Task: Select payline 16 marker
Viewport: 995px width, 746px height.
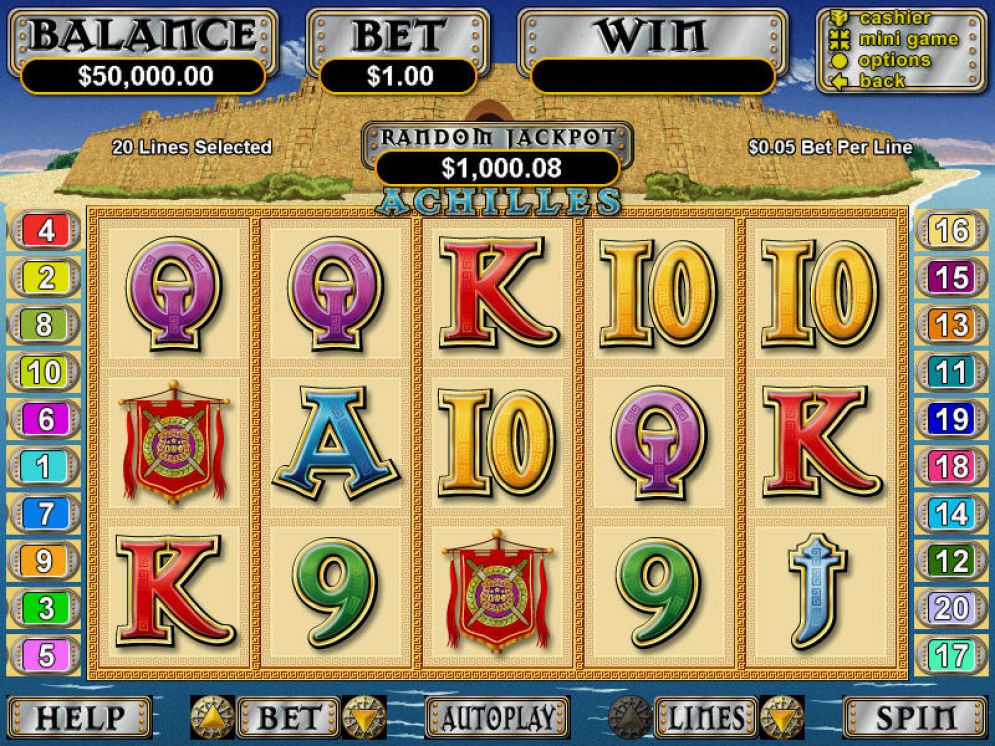Action: (x=950, y=231)
